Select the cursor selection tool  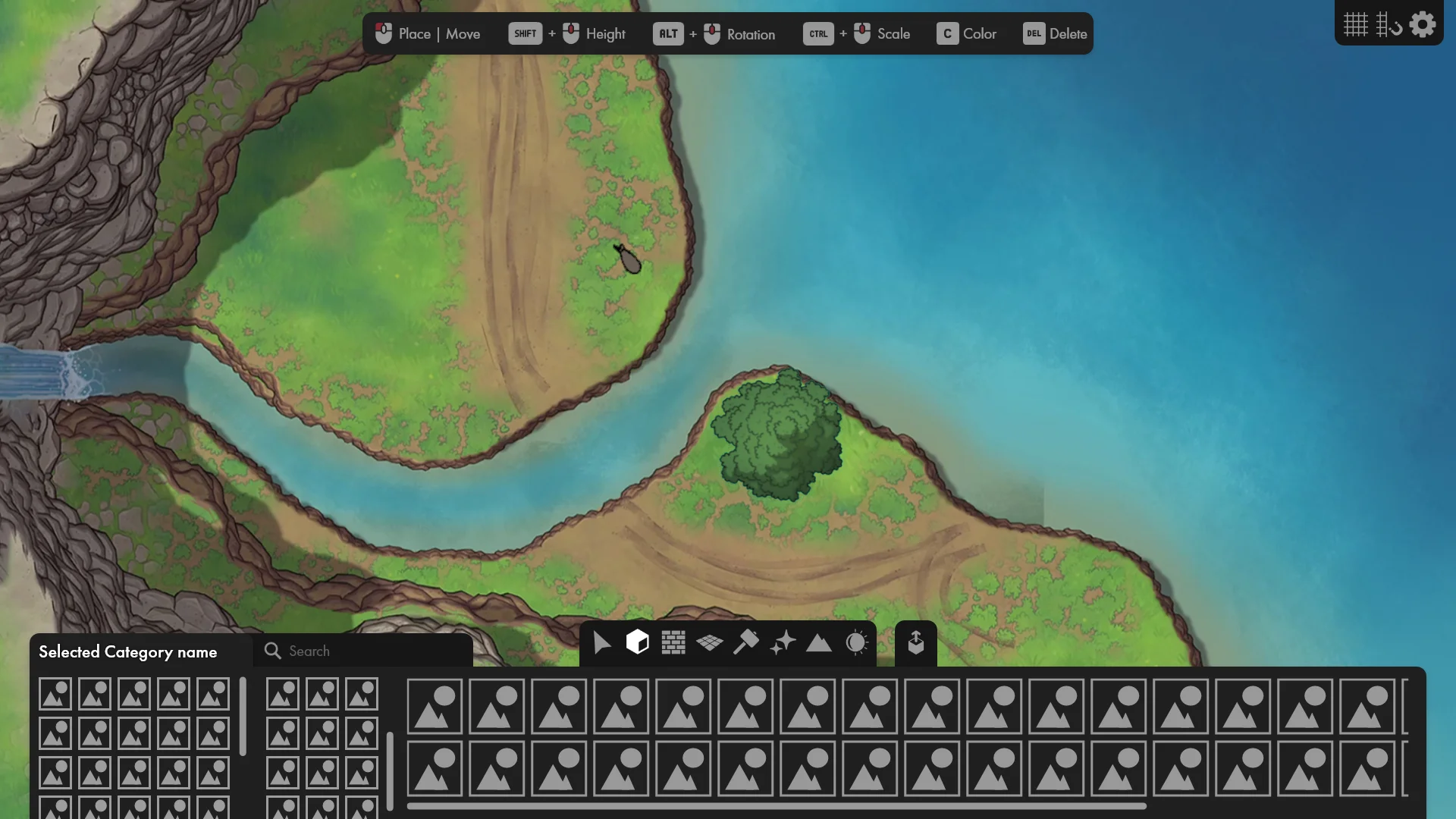point(601,643)
